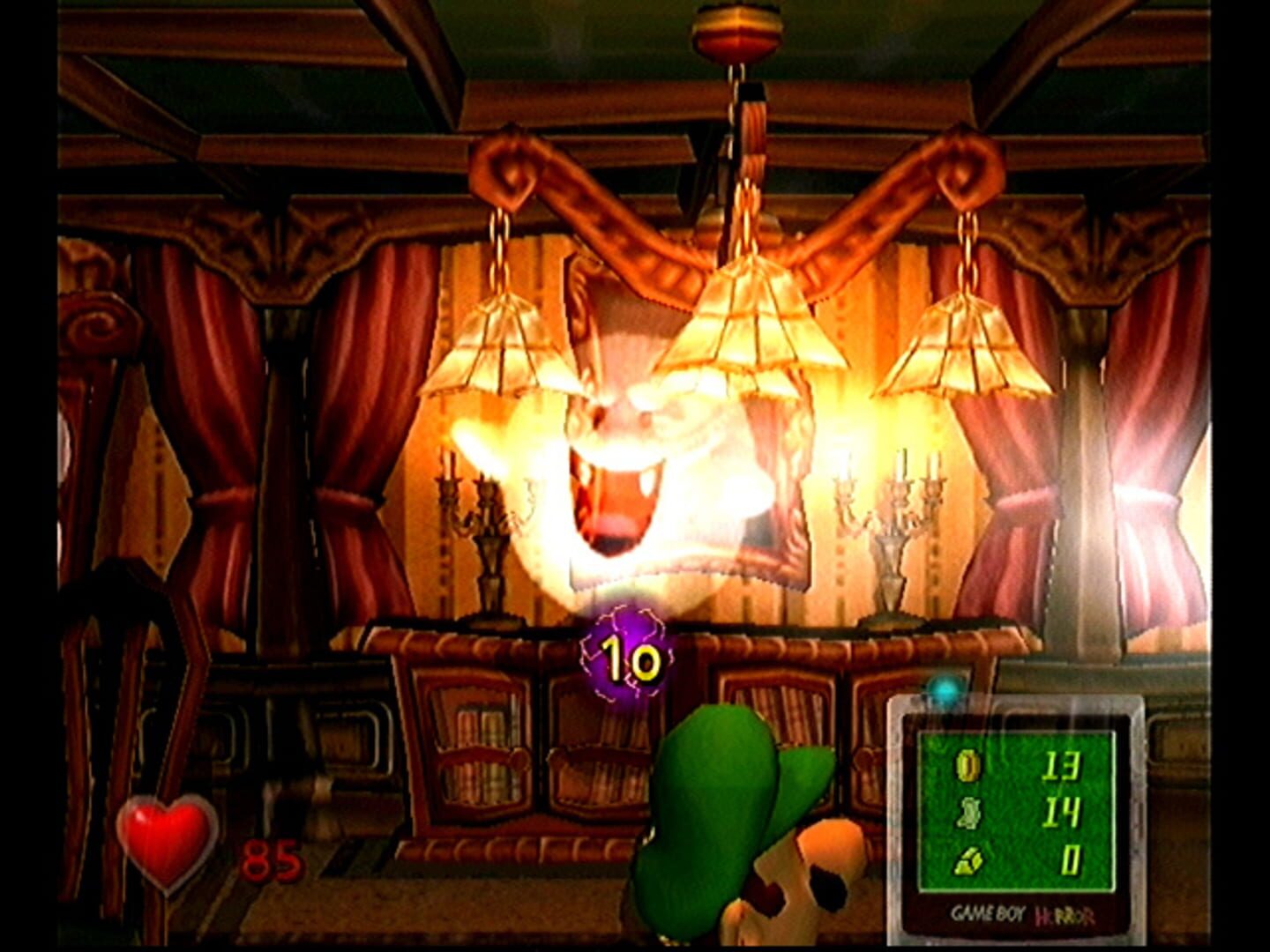1270x952 pixels.
Task: Click the glowing purple damage bubble
Action: (x=626, y=652)
